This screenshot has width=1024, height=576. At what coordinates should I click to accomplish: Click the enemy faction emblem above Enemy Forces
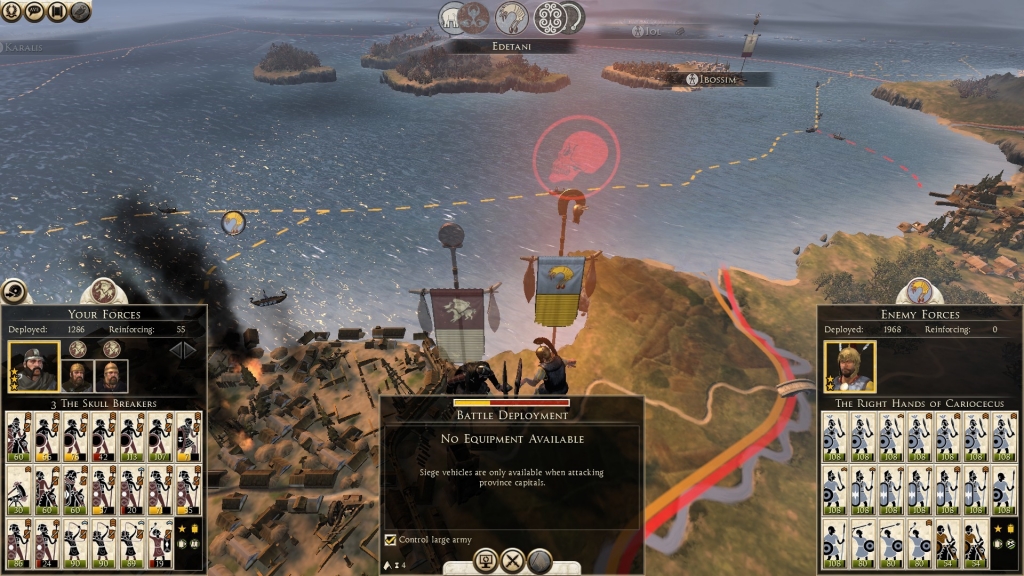tap(919, 291)
